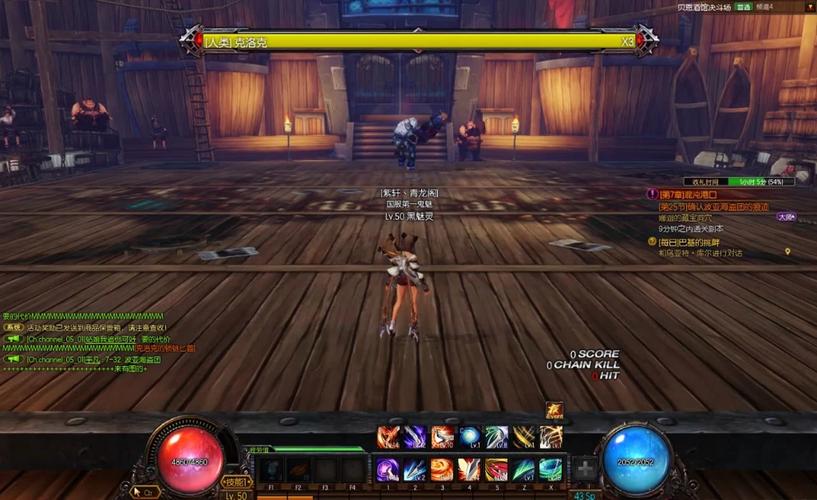Use the orange swirl skill in slot 3
817x500 pixels.
[x=442, y=469]
